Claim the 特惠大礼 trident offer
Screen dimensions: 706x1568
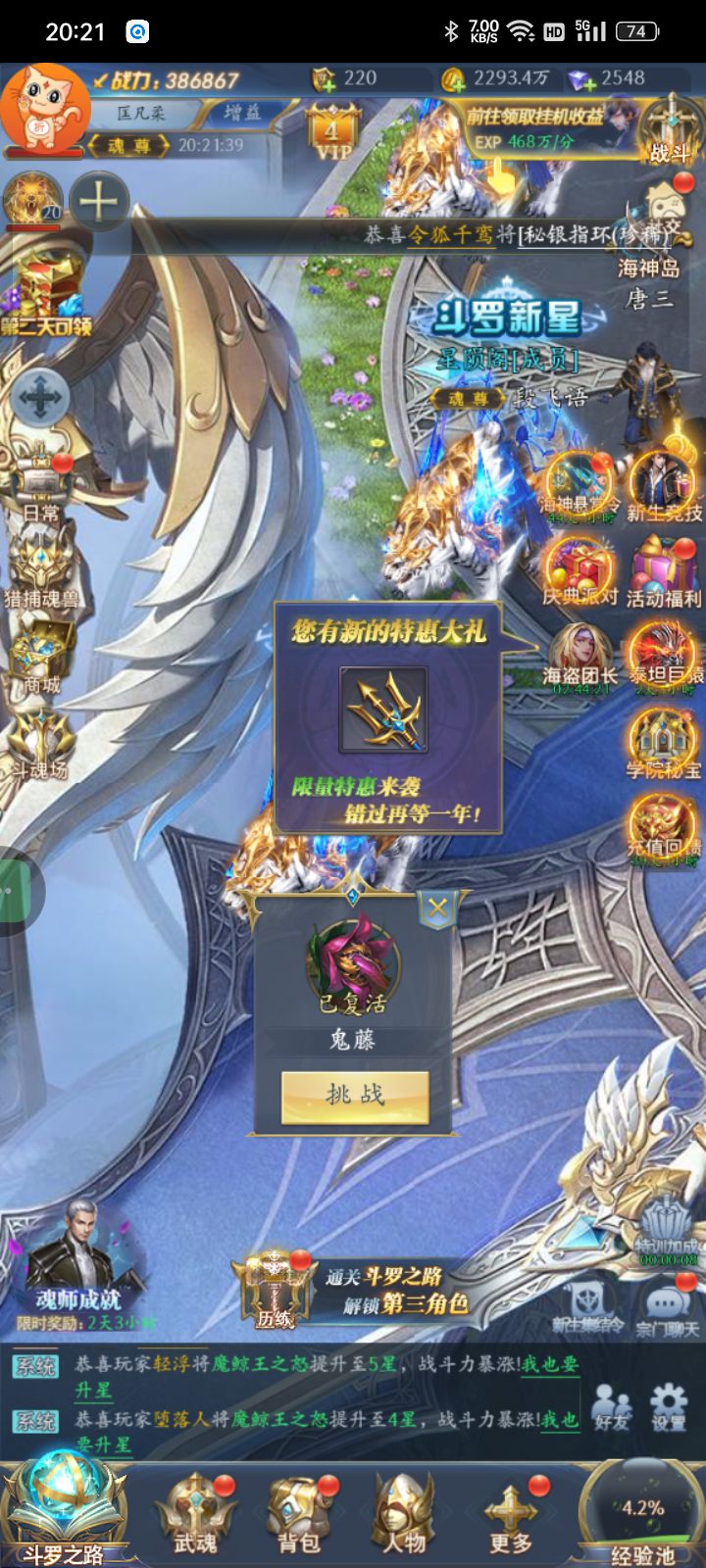(x=383, y=710)
